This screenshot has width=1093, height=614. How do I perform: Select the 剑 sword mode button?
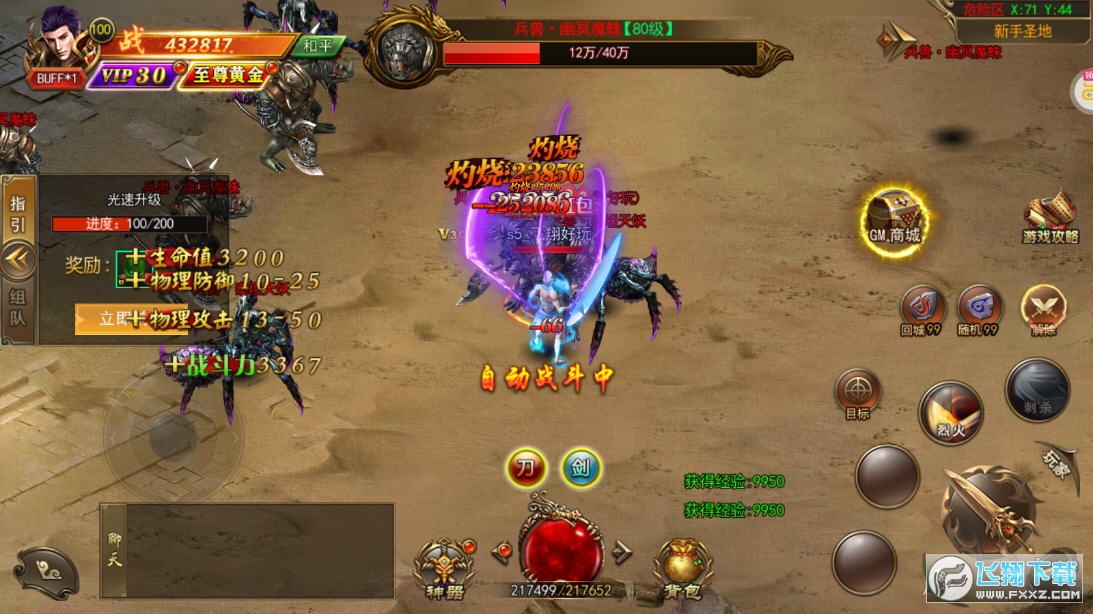click(580, 467)
